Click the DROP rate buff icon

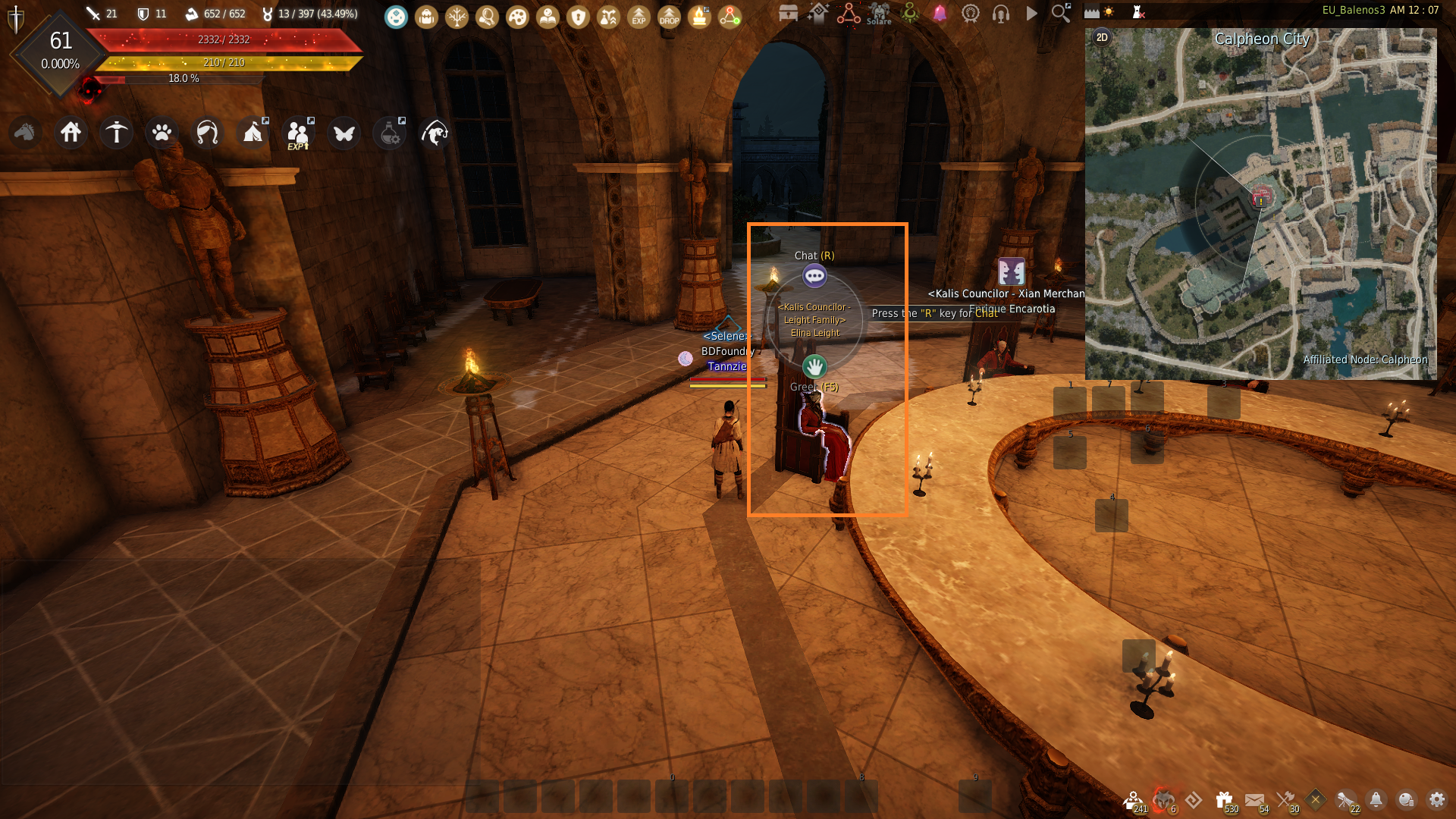pos(669,17)
